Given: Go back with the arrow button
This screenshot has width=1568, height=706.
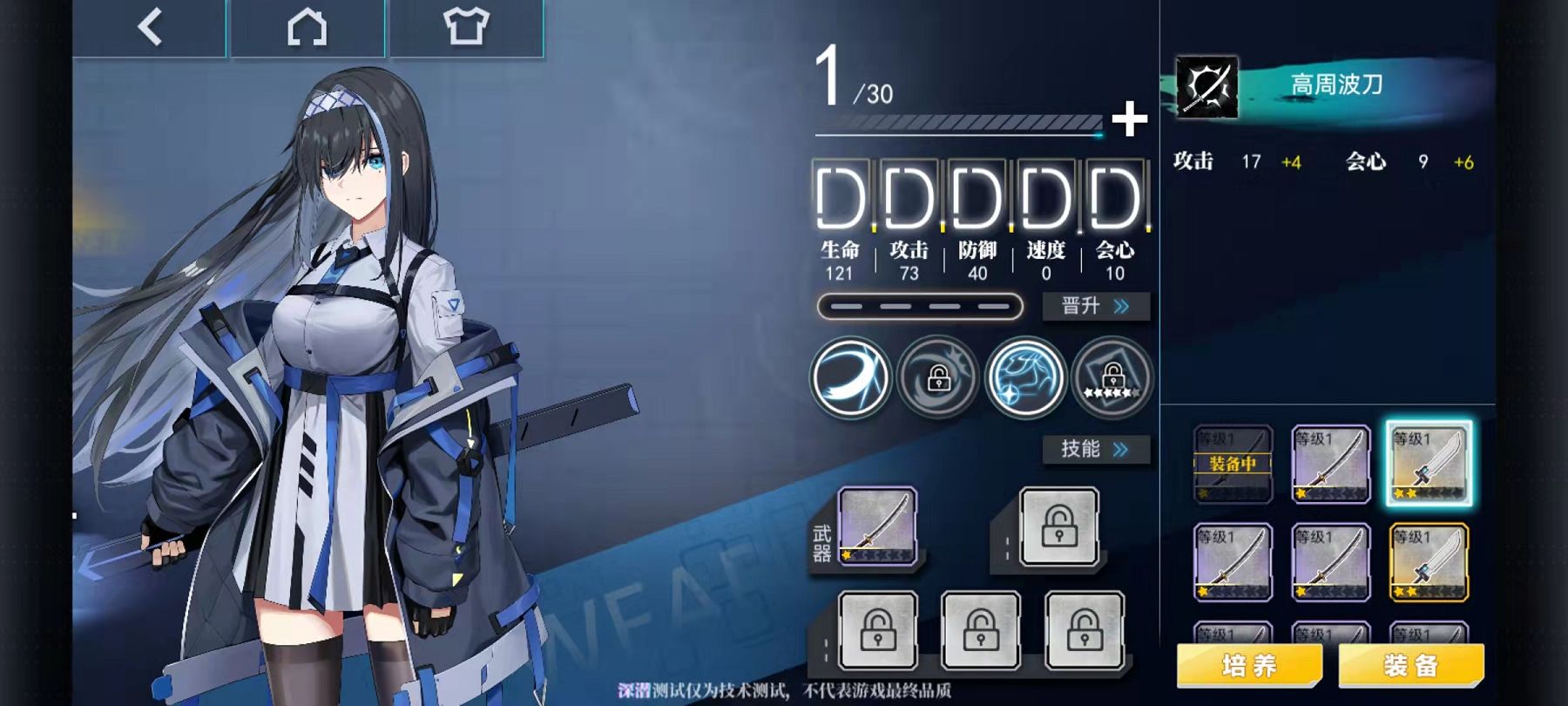Looking at the screenshot, I should (150, 27).
